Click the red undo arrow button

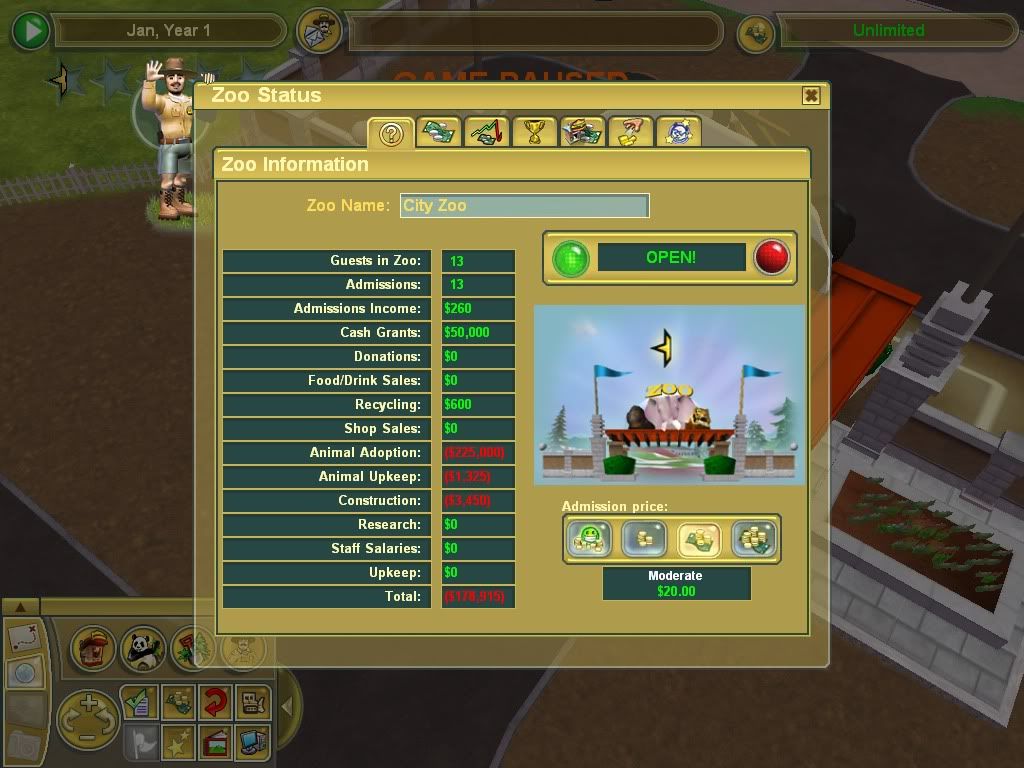[x=214, y=703]
